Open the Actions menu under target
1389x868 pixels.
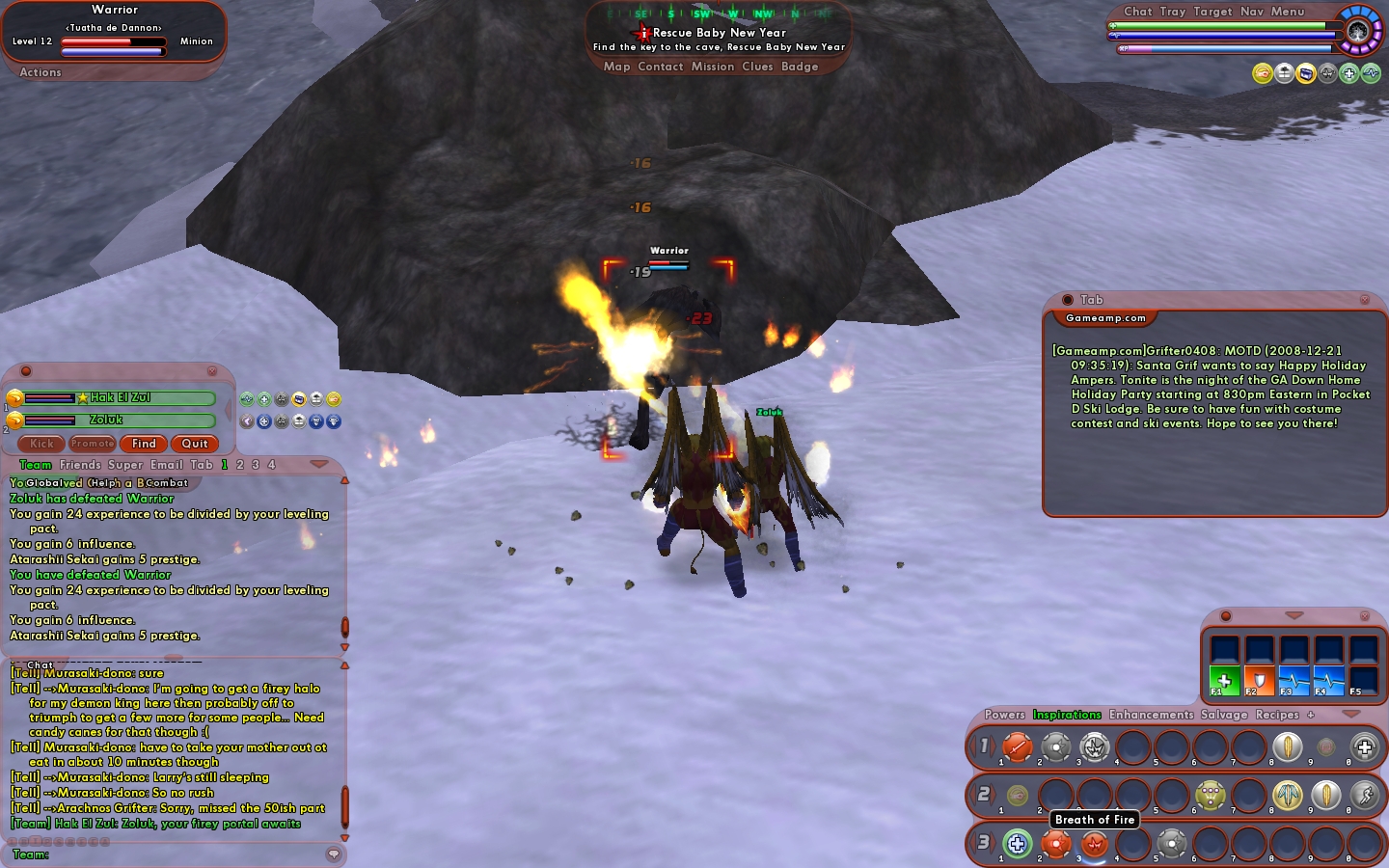41,72
